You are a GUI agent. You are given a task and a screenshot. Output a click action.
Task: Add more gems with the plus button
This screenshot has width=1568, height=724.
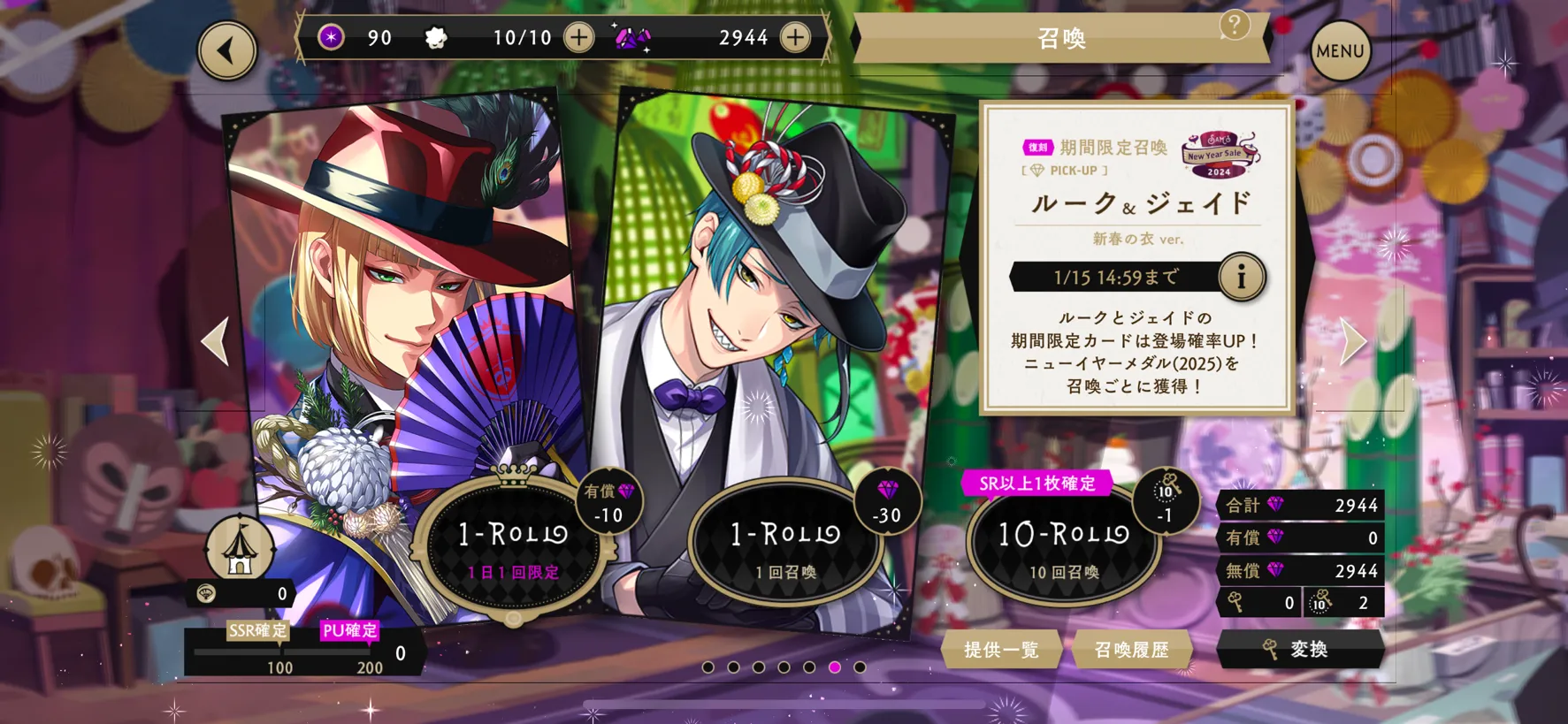pos(795,38)
